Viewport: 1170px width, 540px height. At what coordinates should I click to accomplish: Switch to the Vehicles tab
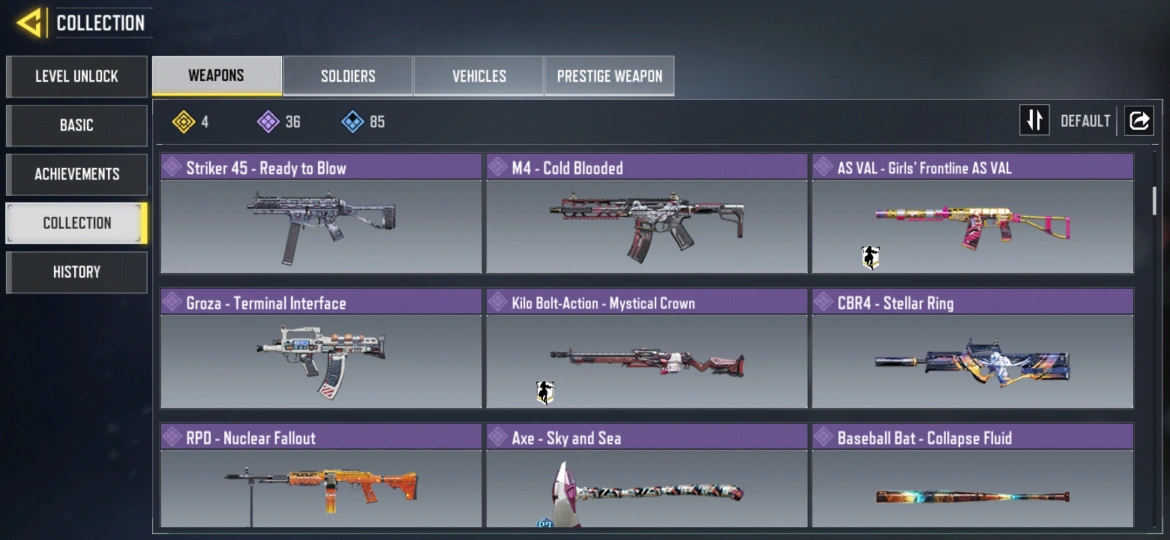[x=479, y=76]
